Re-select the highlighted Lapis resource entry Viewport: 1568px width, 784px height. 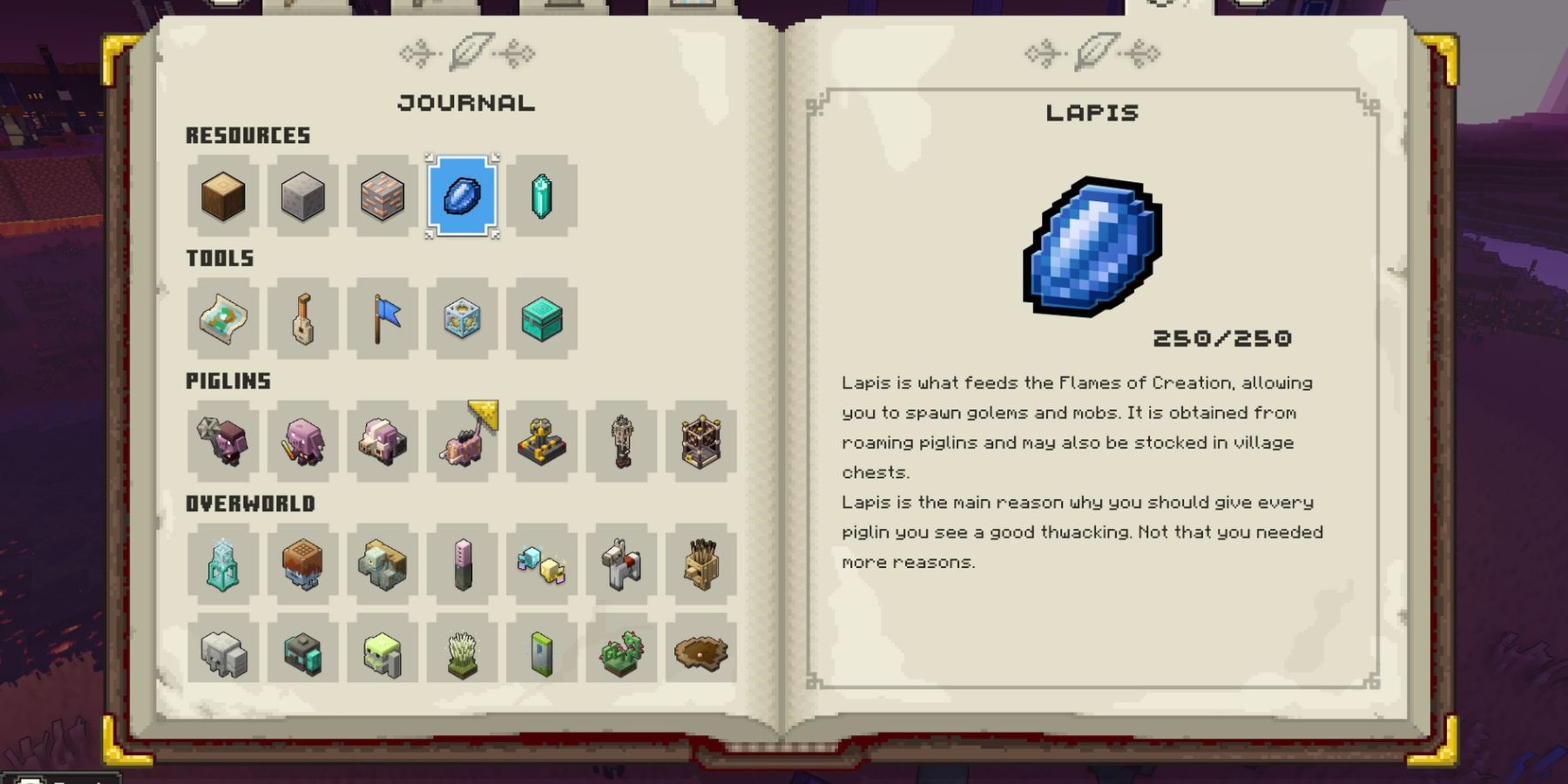tap(463, 196)
